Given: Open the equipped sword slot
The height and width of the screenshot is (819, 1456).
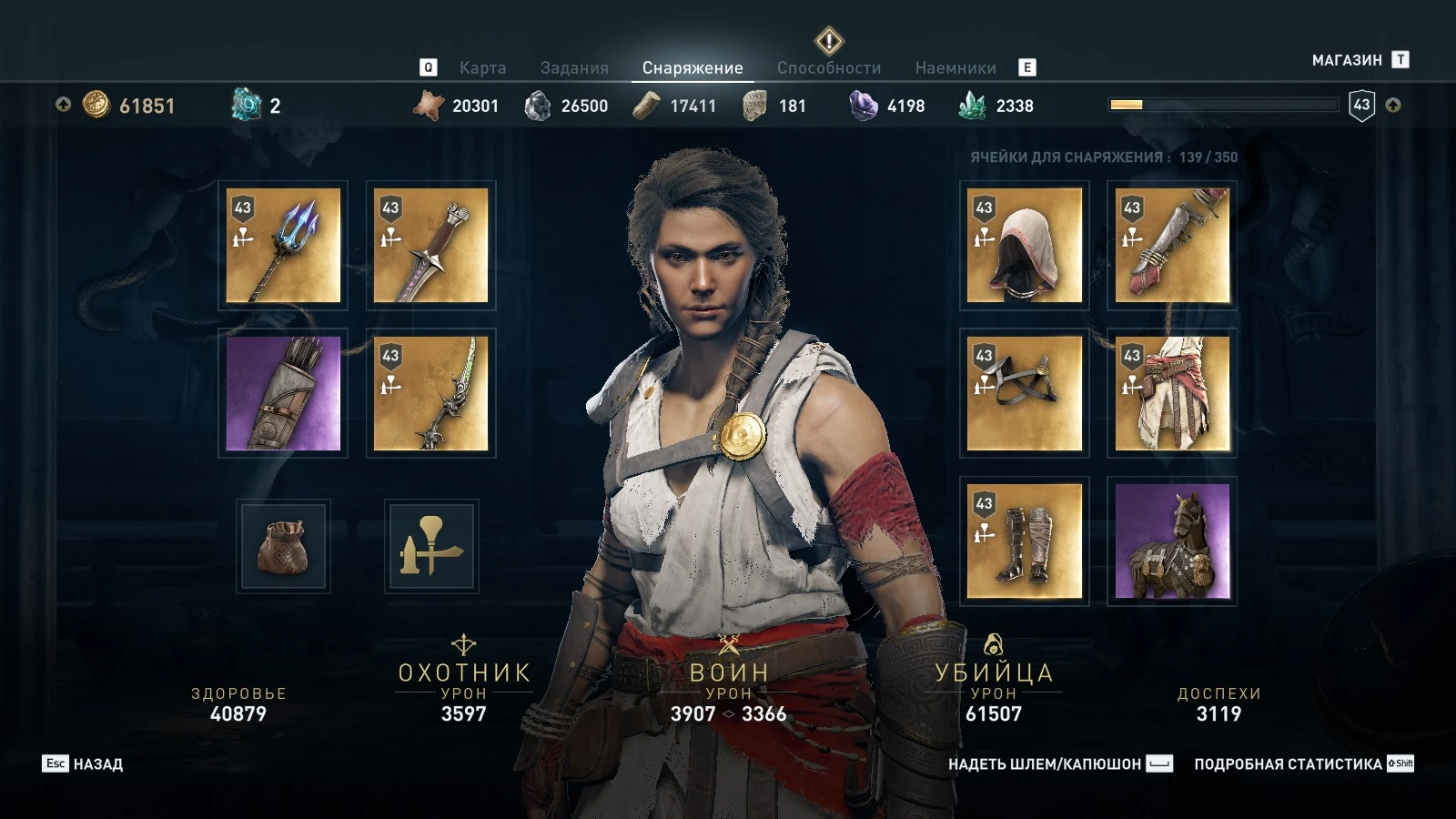Looking at the screenshot, I should (x=431, y=246).
